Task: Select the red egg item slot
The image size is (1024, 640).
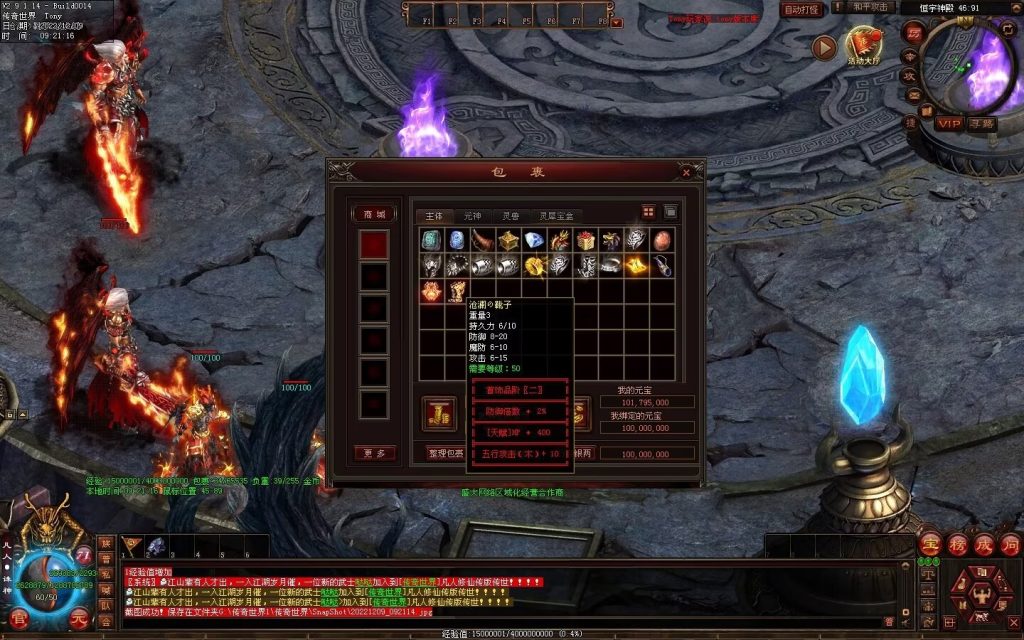Action: [x=663, y=240]
